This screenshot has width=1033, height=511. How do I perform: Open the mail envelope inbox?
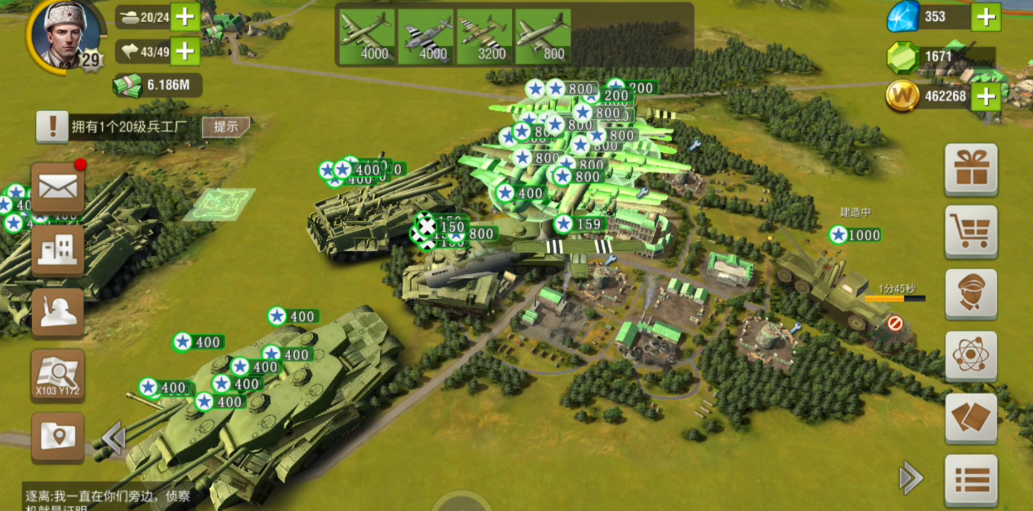[x=58, y=186]
